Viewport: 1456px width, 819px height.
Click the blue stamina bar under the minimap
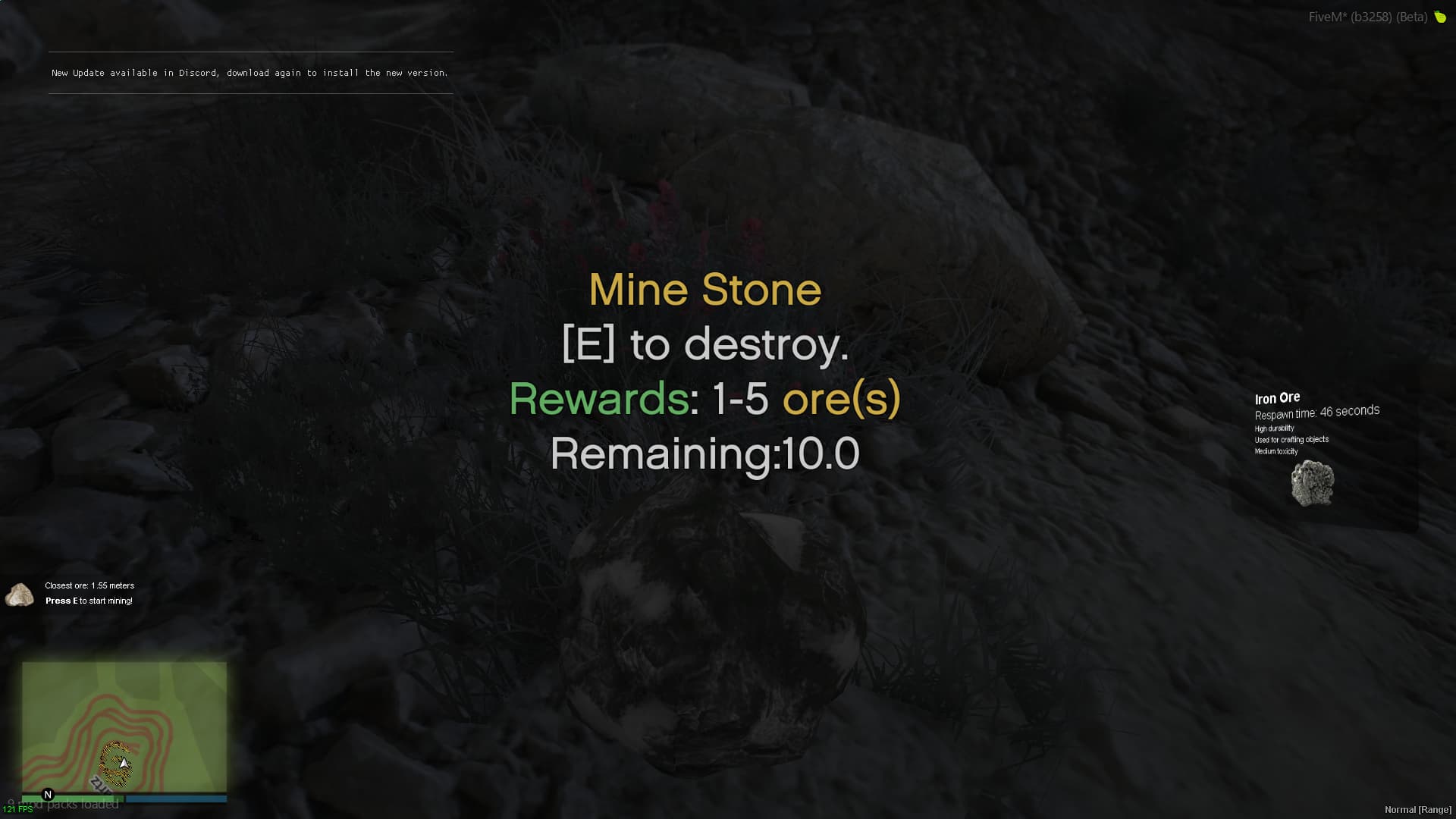tap(174, 799)
